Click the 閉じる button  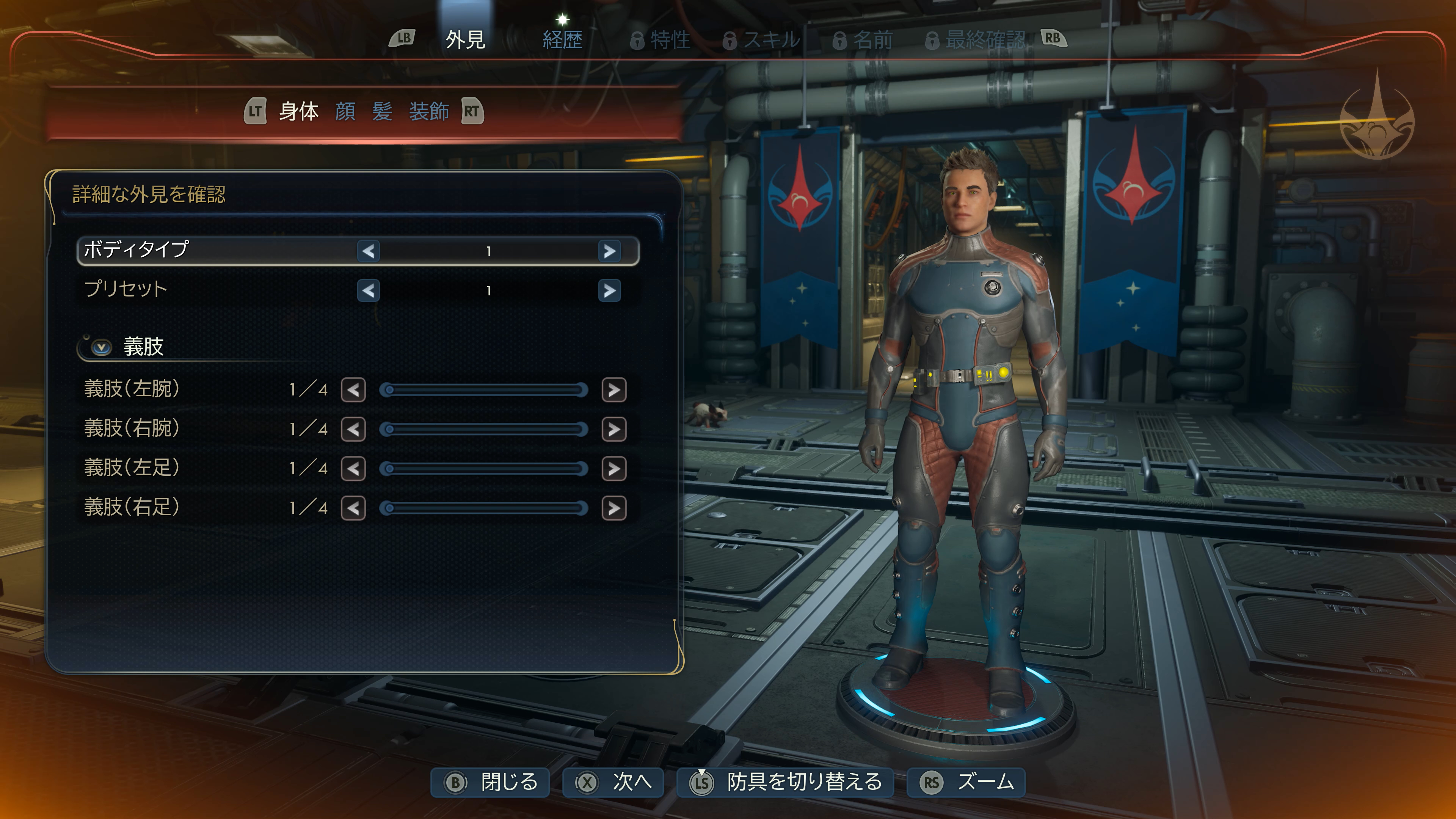(x=490, y=782)
